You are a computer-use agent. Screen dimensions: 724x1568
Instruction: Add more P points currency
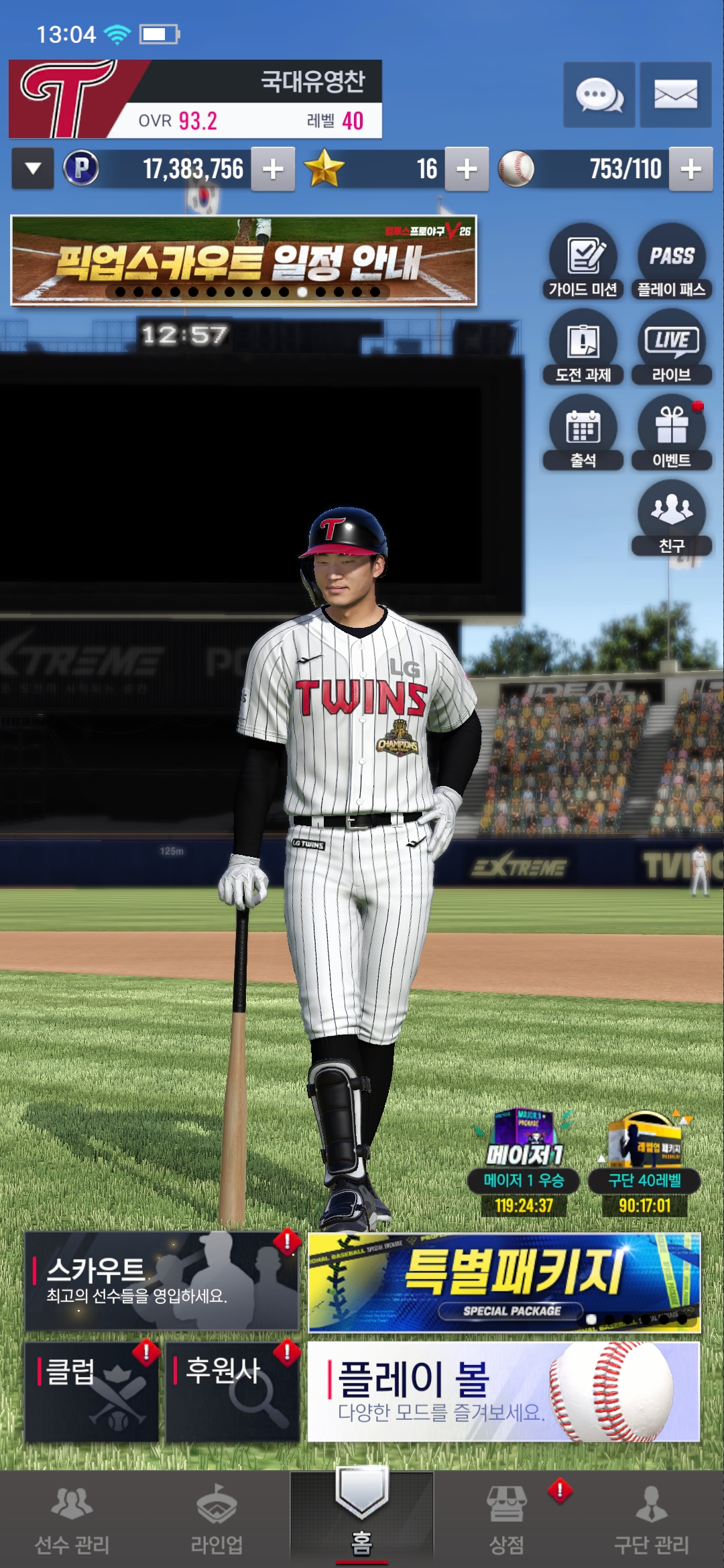[x=273, y=169]
